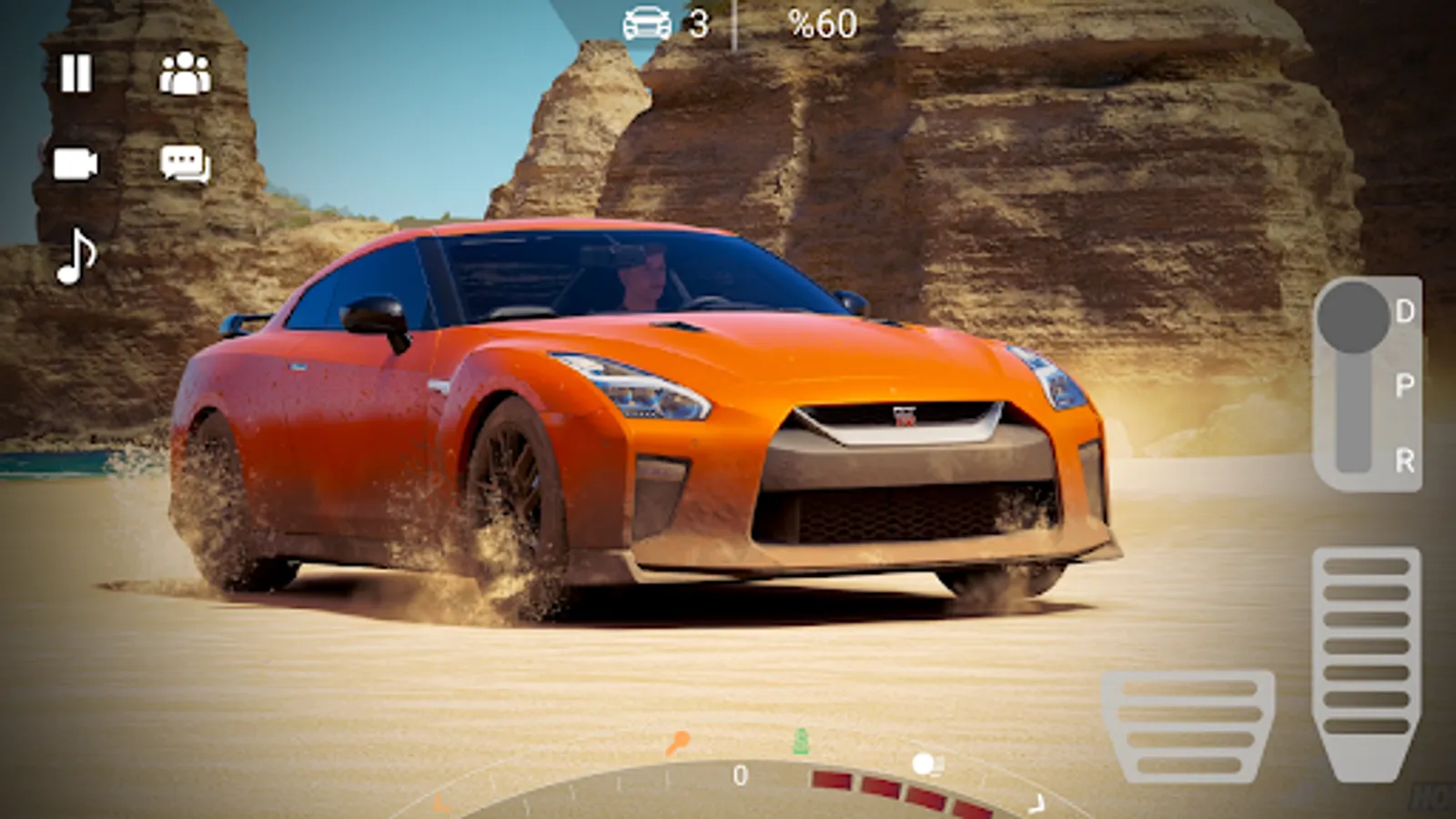Shift gear selector to D
This screenshot has height=819, width=1456.
pyautogui.click(x=1404, y=312)
